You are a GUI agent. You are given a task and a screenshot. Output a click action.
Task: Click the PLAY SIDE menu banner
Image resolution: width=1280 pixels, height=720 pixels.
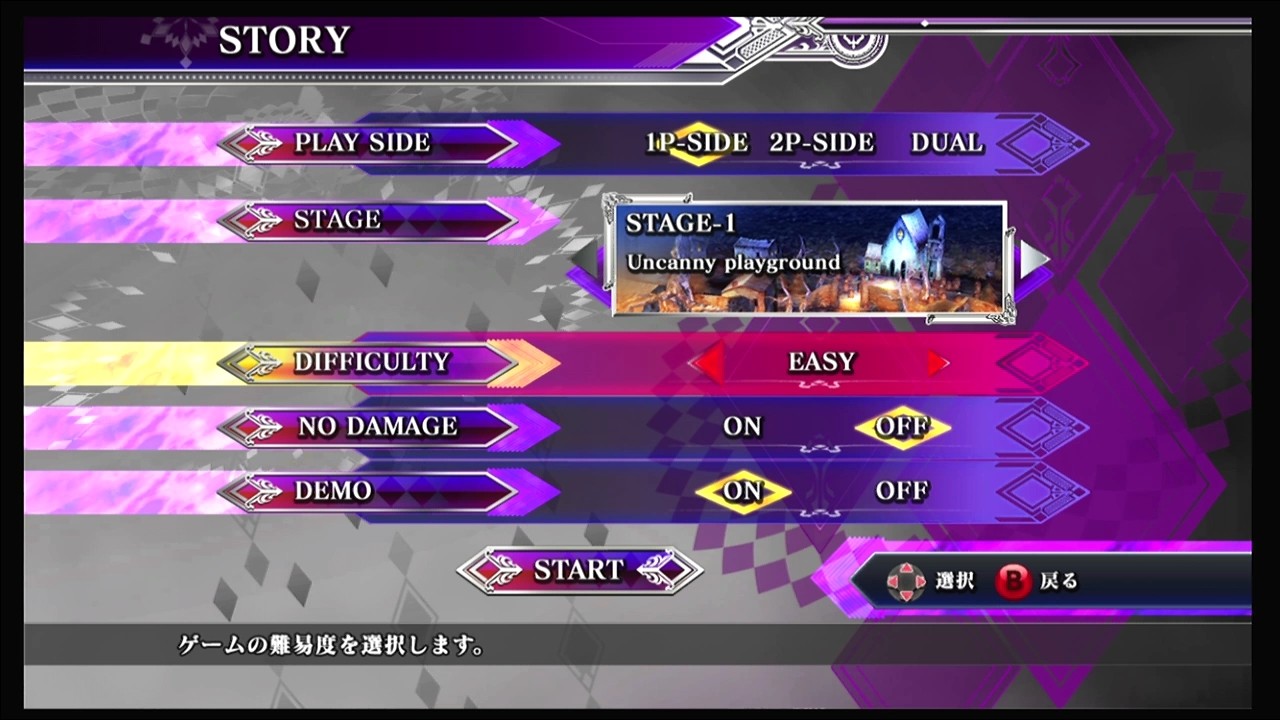pos(365,143)
